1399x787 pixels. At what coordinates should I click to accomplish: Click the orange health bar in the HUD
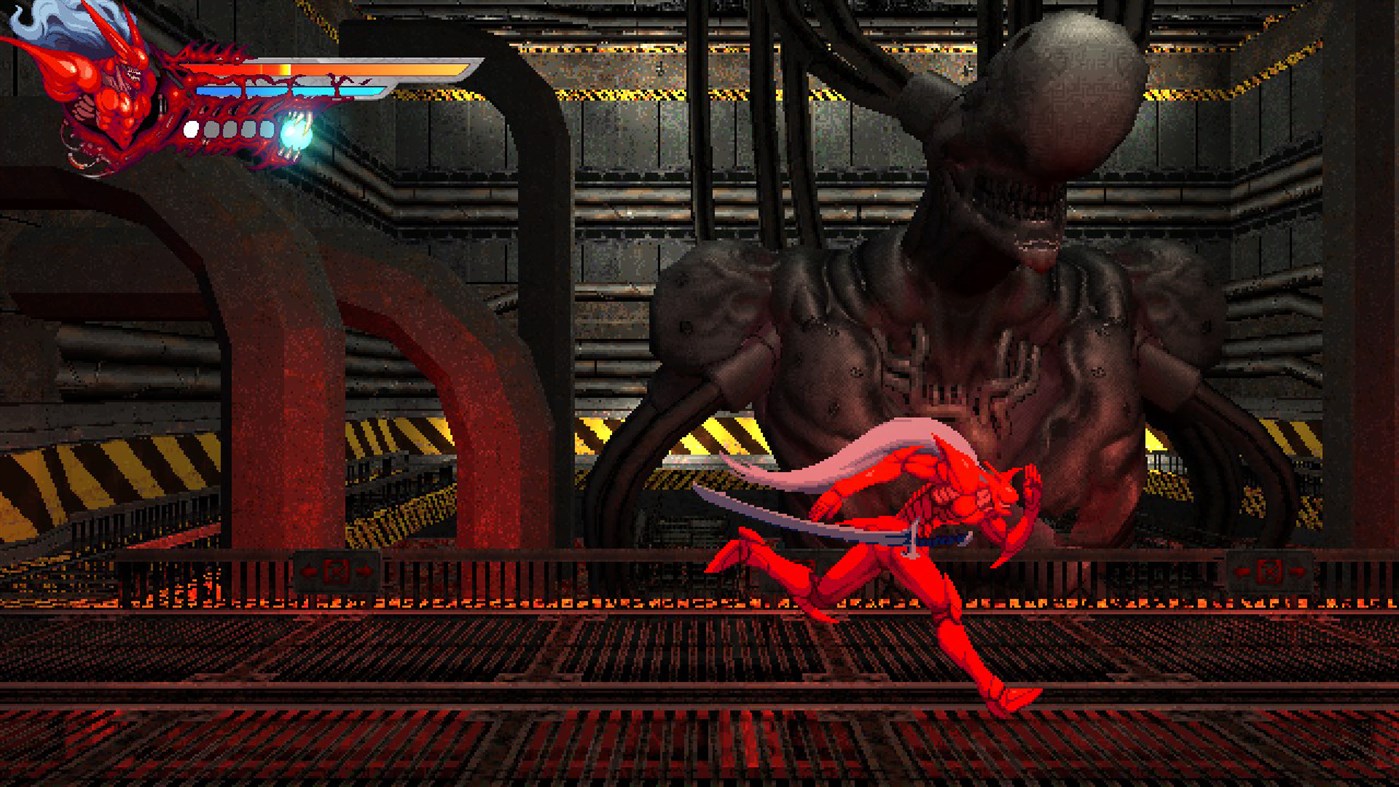[x=330, y=68]
